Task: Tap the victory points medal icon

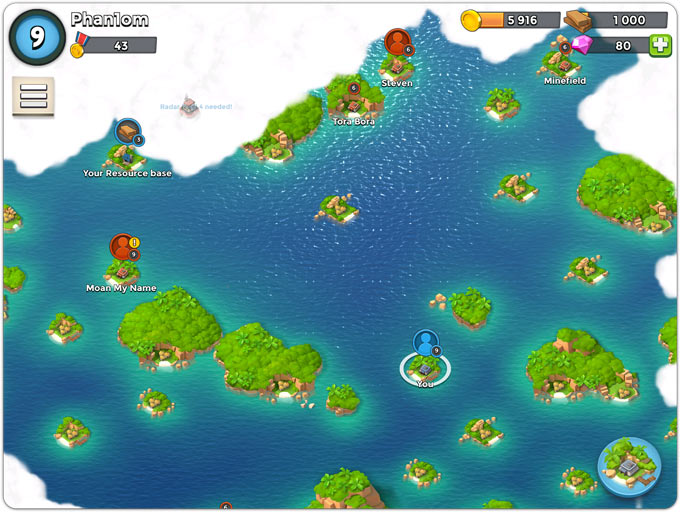Action: [78, 46]
